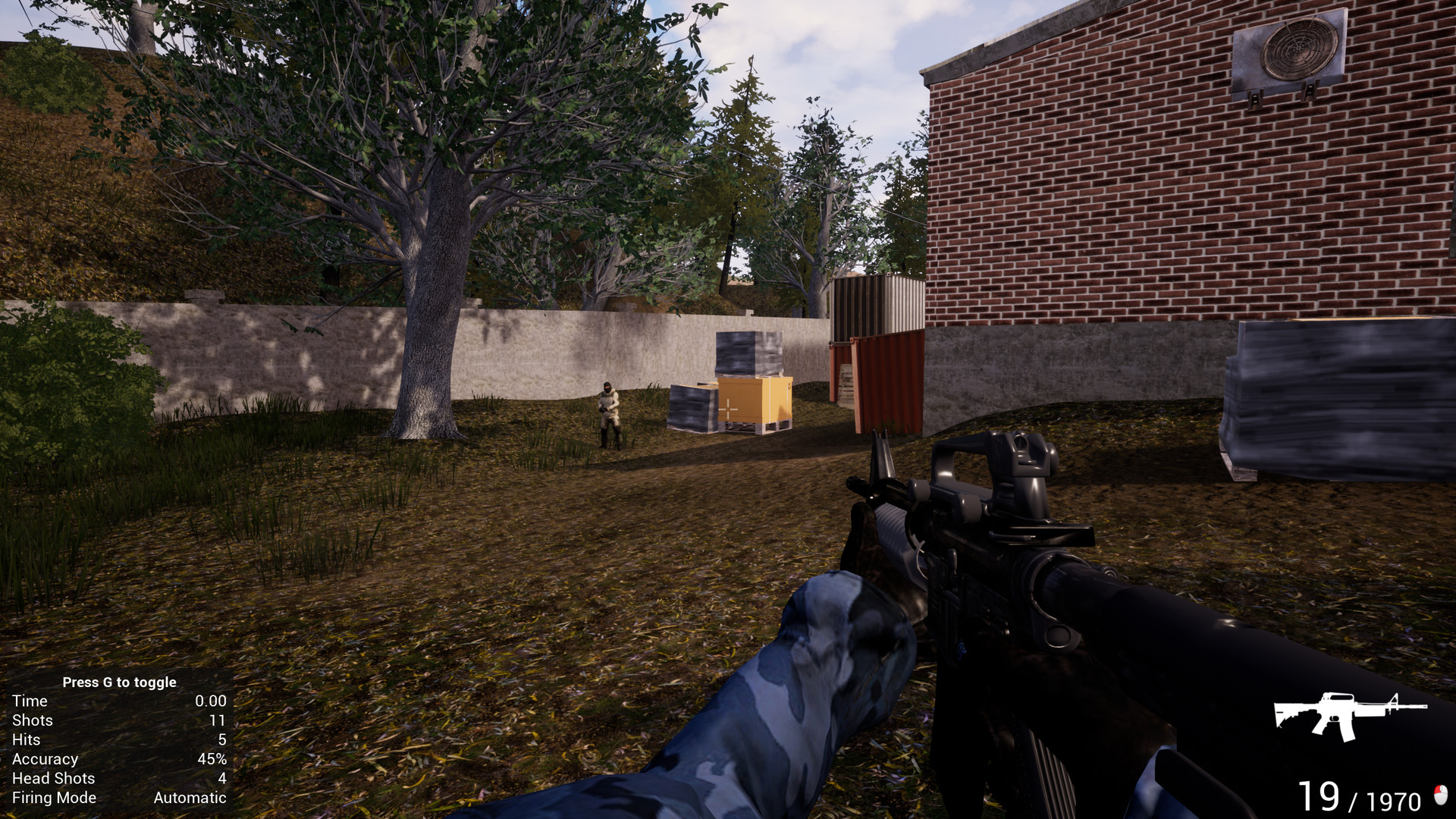The width and height of the screenshot is (1456, 819).
Task: Click the Time stat showing 0.00
Action: coord(209,701)
